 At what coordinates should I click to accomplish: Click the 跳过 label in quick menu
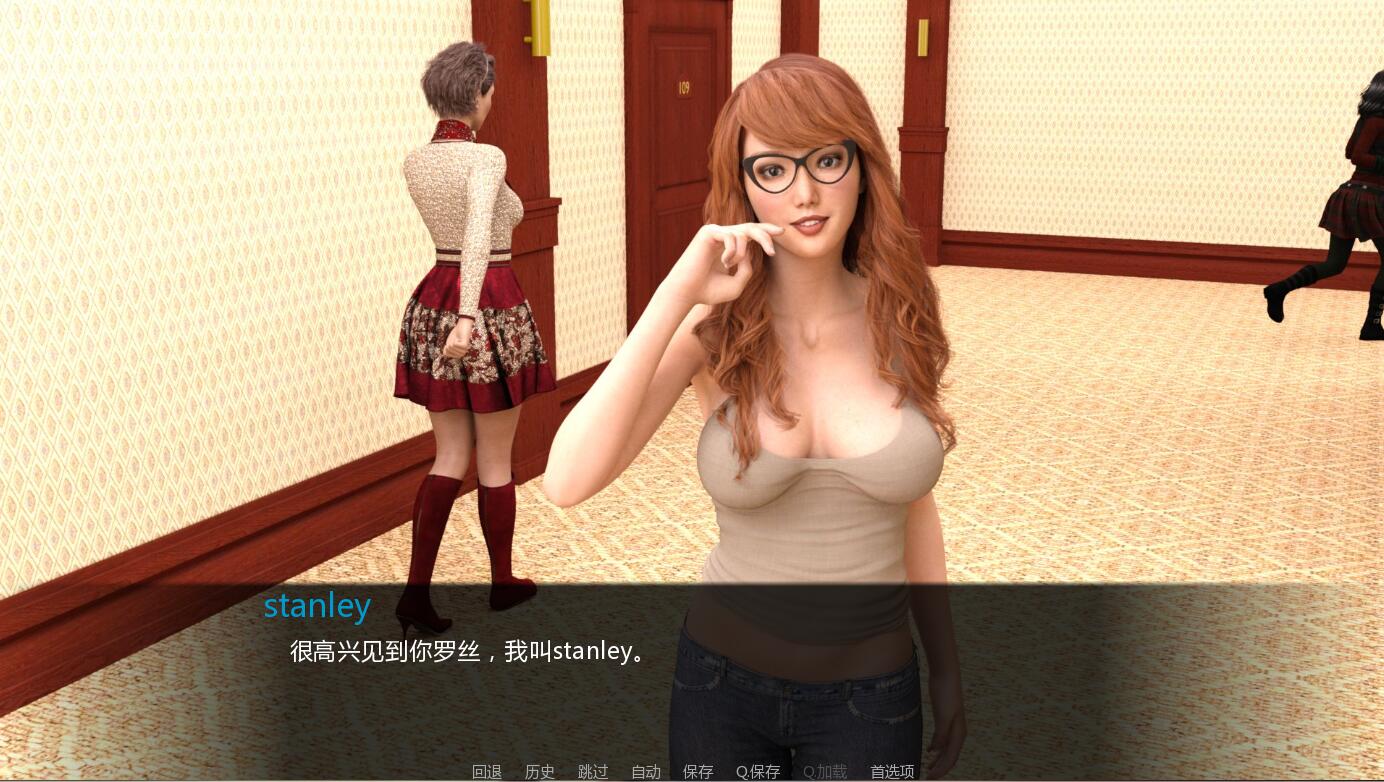593,771
